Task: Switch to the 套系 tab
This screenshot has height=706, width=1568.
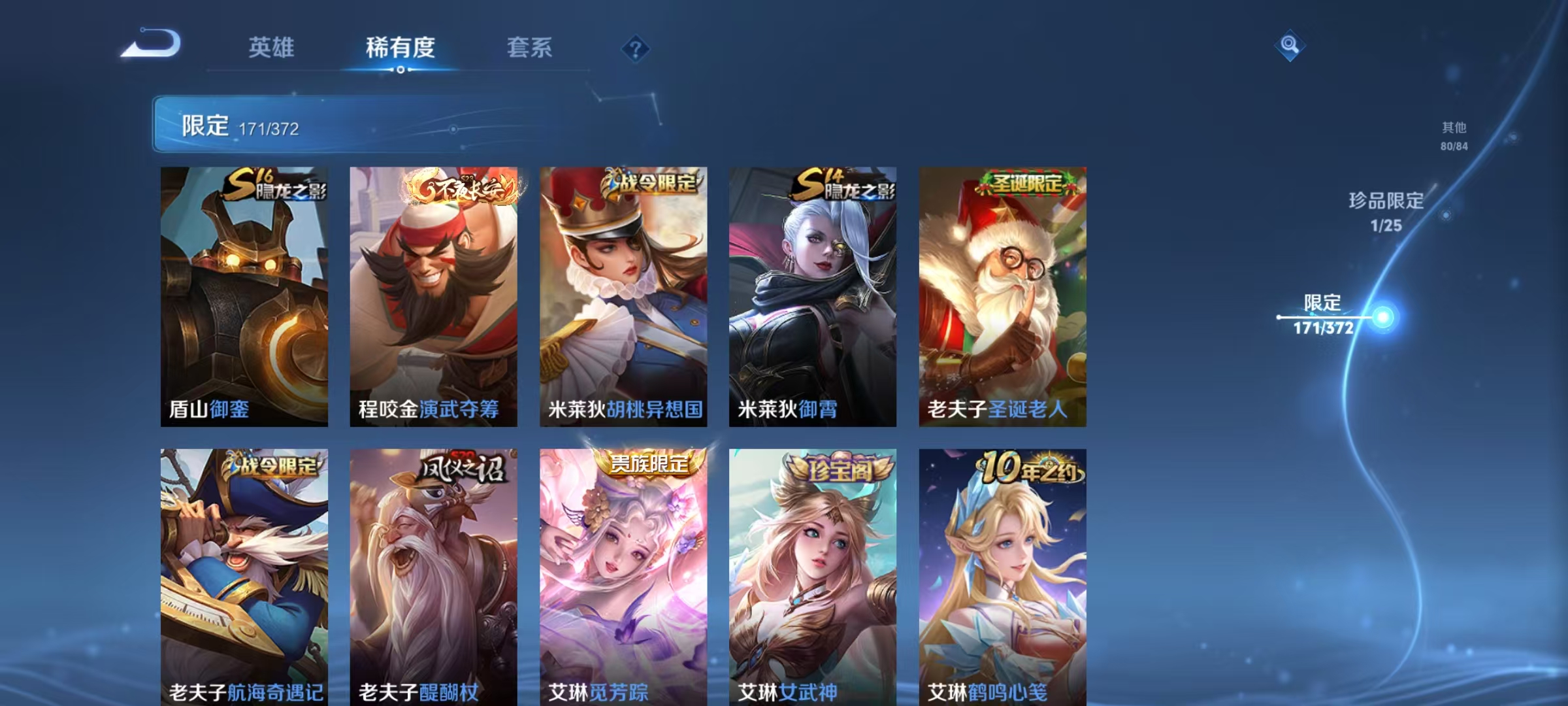Action: (530, 47)
